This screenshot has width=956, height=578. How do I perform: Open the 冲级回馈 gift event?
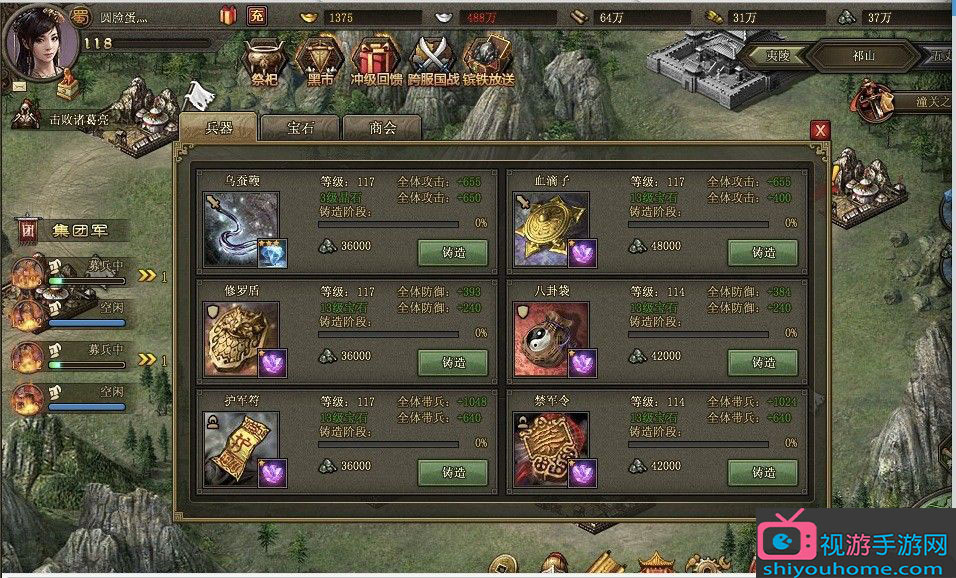click(376, 60)
